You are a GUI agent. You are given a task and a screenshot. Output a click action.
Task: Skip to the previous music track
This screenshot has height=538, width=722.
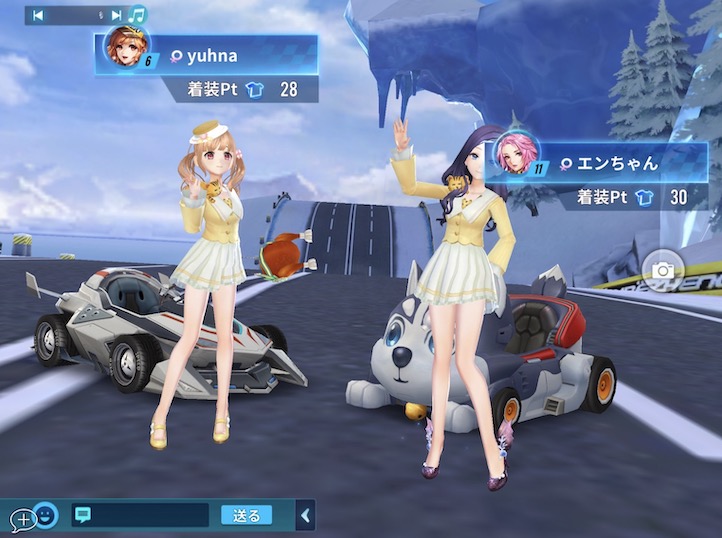(x=38, y=15)
